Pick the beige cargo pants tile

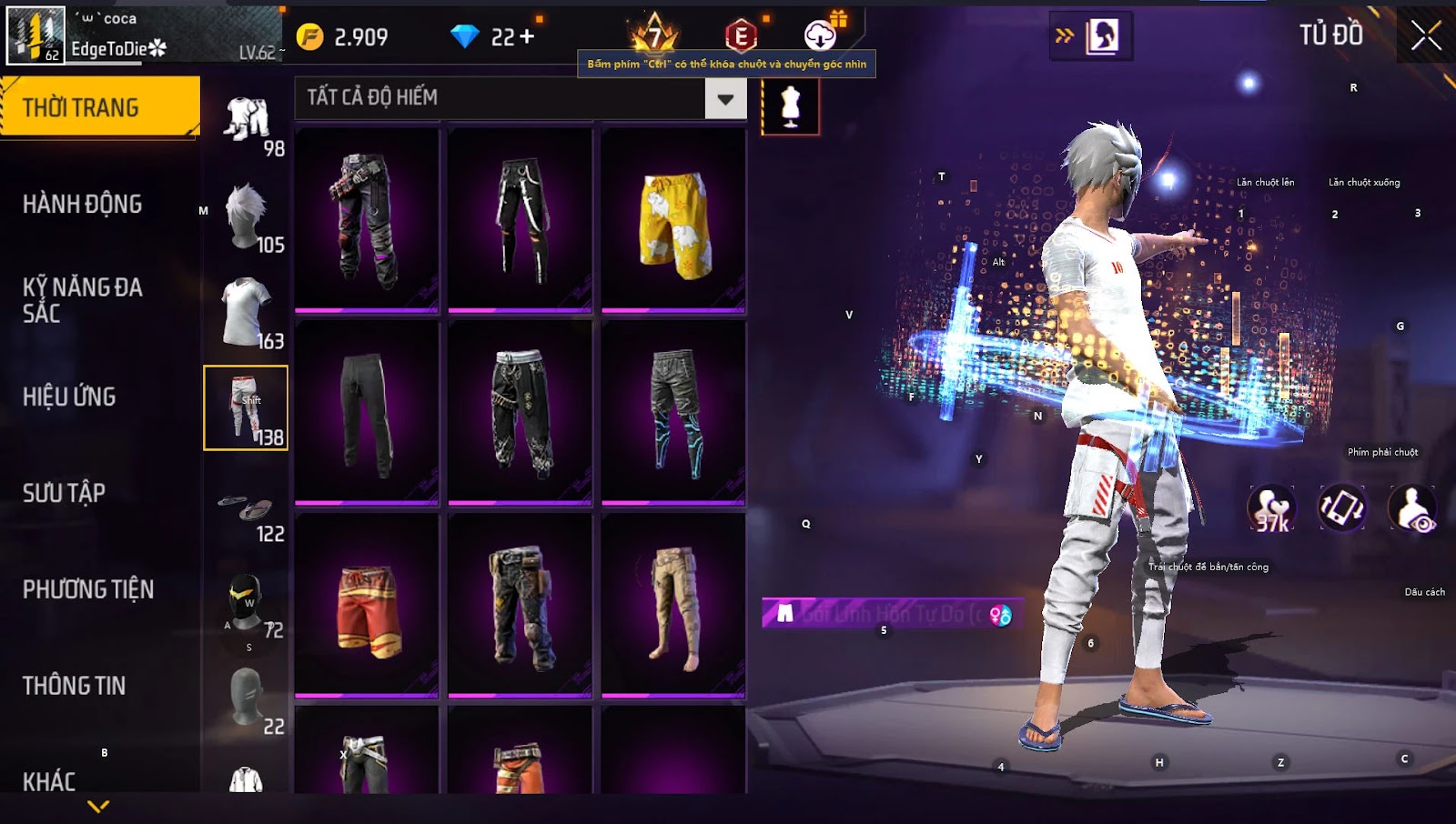pos(673,606)
